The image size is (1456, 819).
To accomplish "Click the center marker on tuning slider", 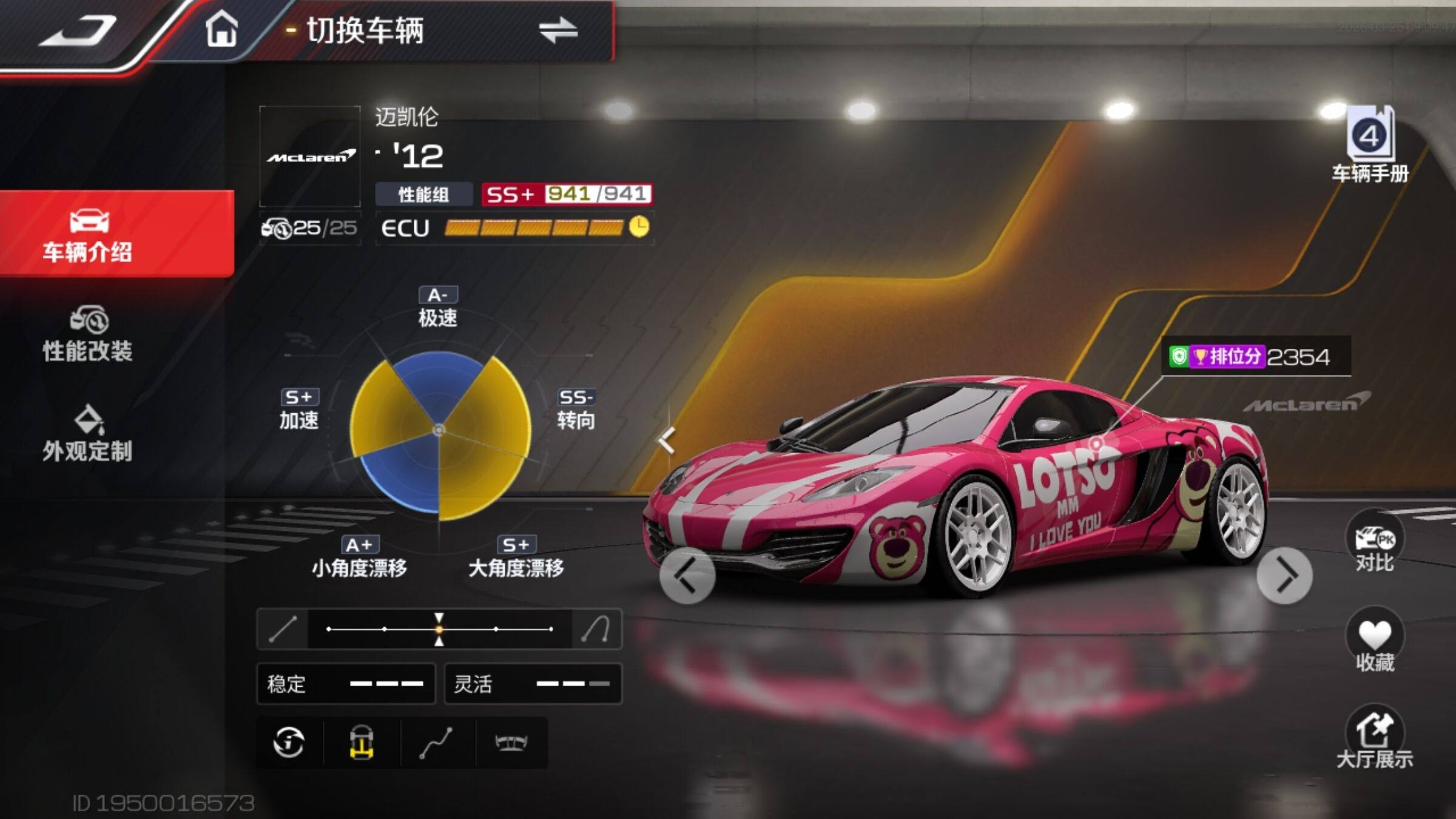I will [x=439, y=629].
